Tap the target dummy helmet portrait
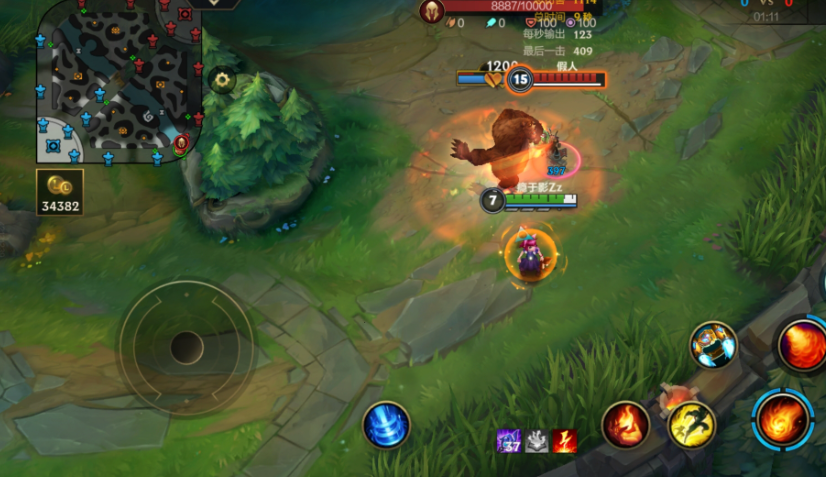Viewport: 826px width, 477px height. [431, 11]
